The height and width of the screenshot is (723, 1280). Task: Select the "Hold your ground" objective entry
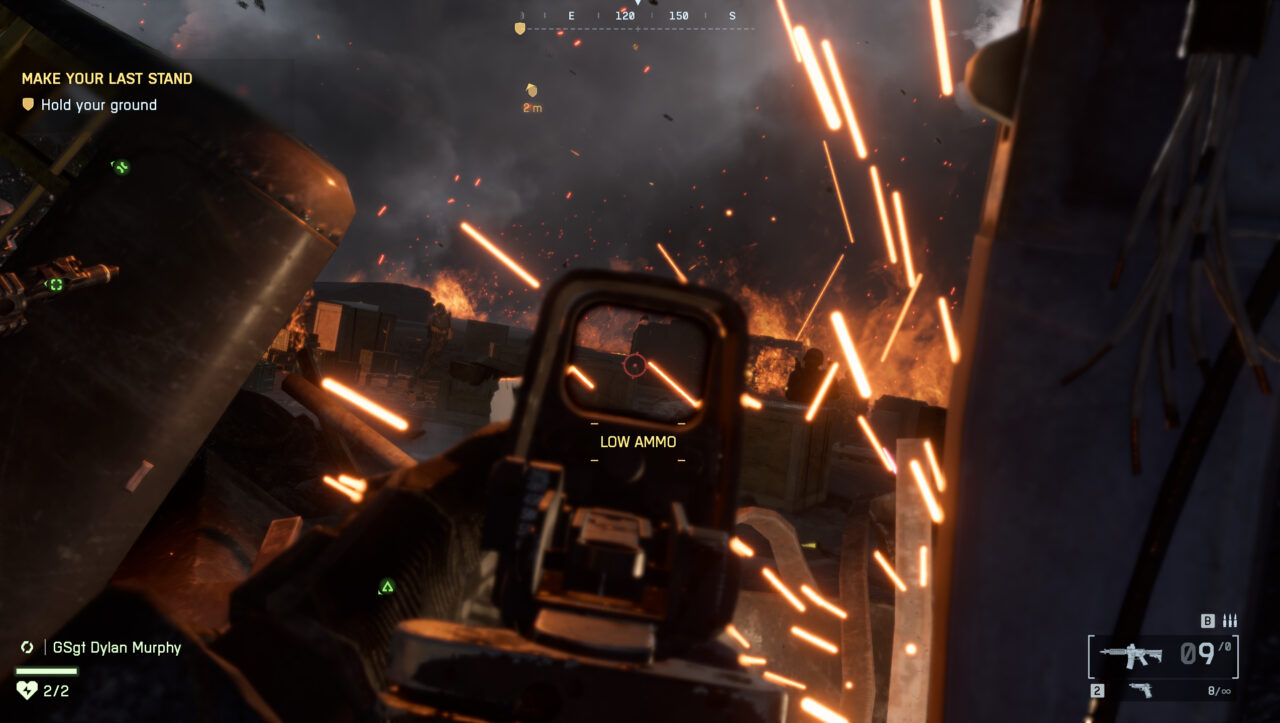click(x=98, y=105)
